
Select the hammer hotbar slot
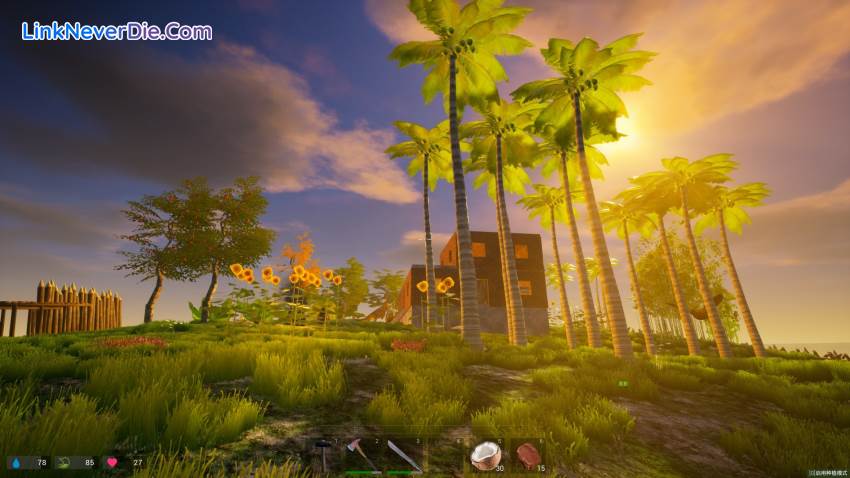(x=325, y=454)
